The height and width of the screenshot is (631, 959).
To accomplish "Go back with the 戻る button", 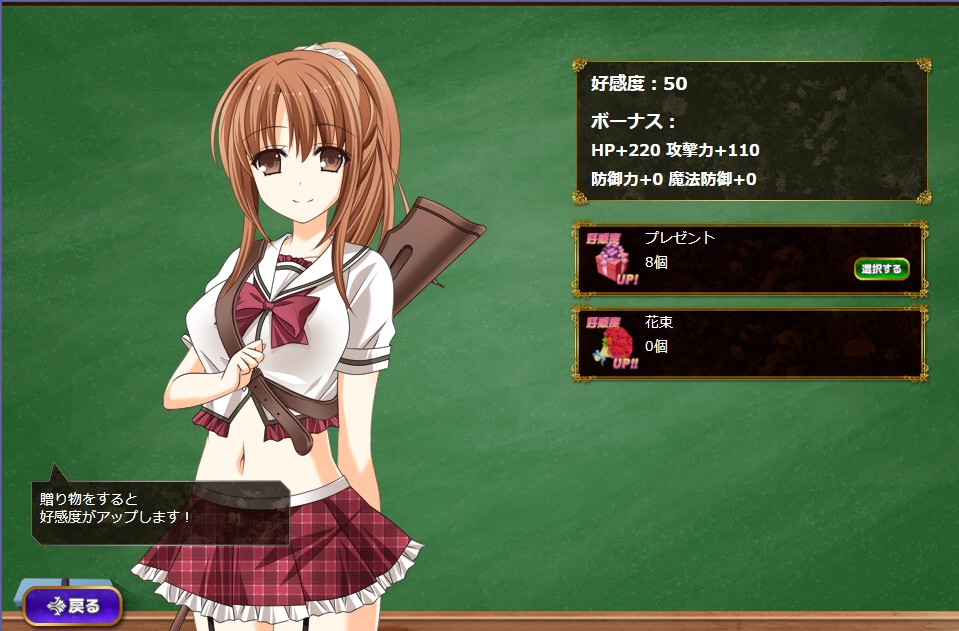I will point(73,605).
